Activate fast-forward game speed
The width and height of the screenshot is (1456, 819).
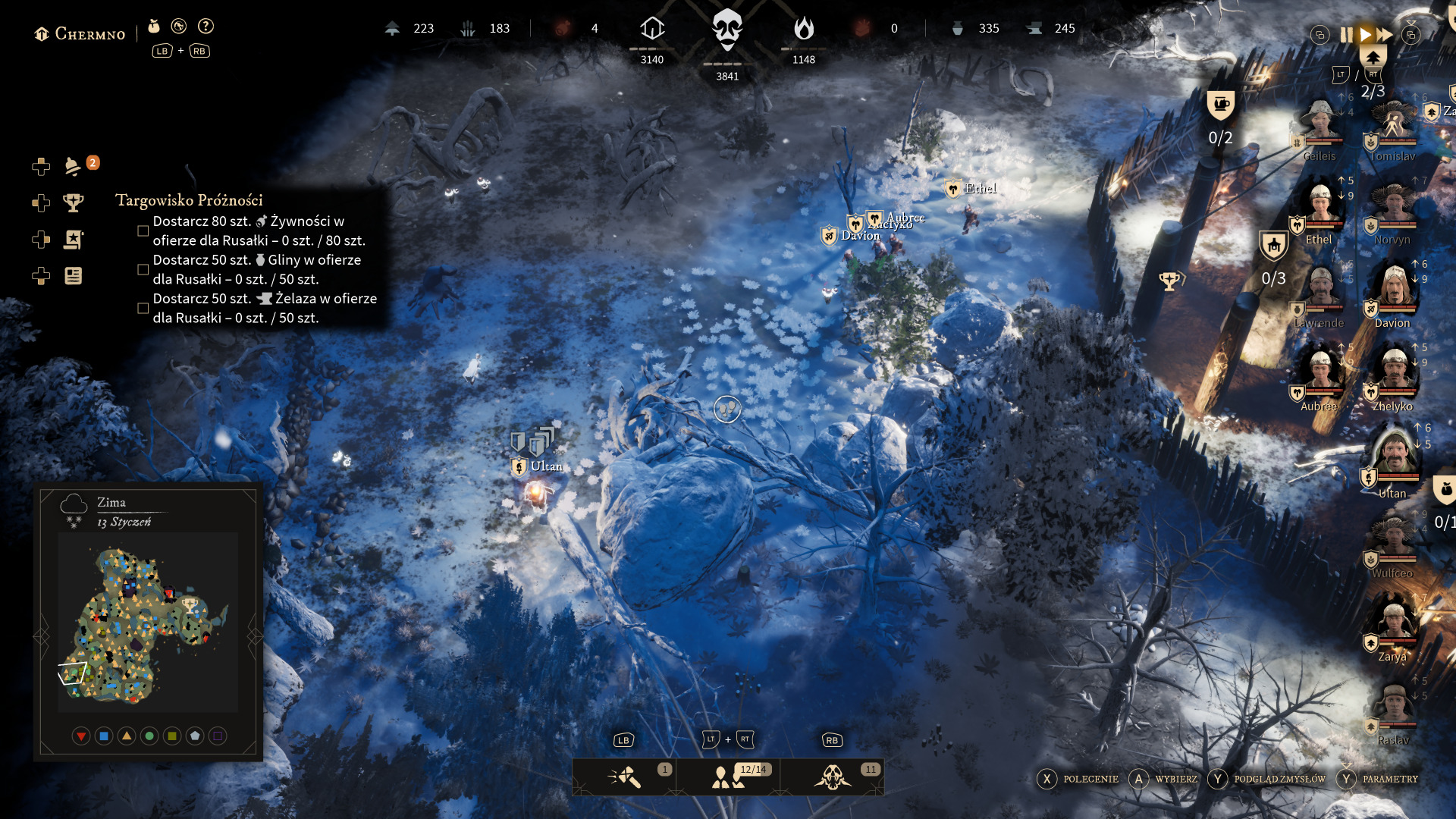[1385, 35]
